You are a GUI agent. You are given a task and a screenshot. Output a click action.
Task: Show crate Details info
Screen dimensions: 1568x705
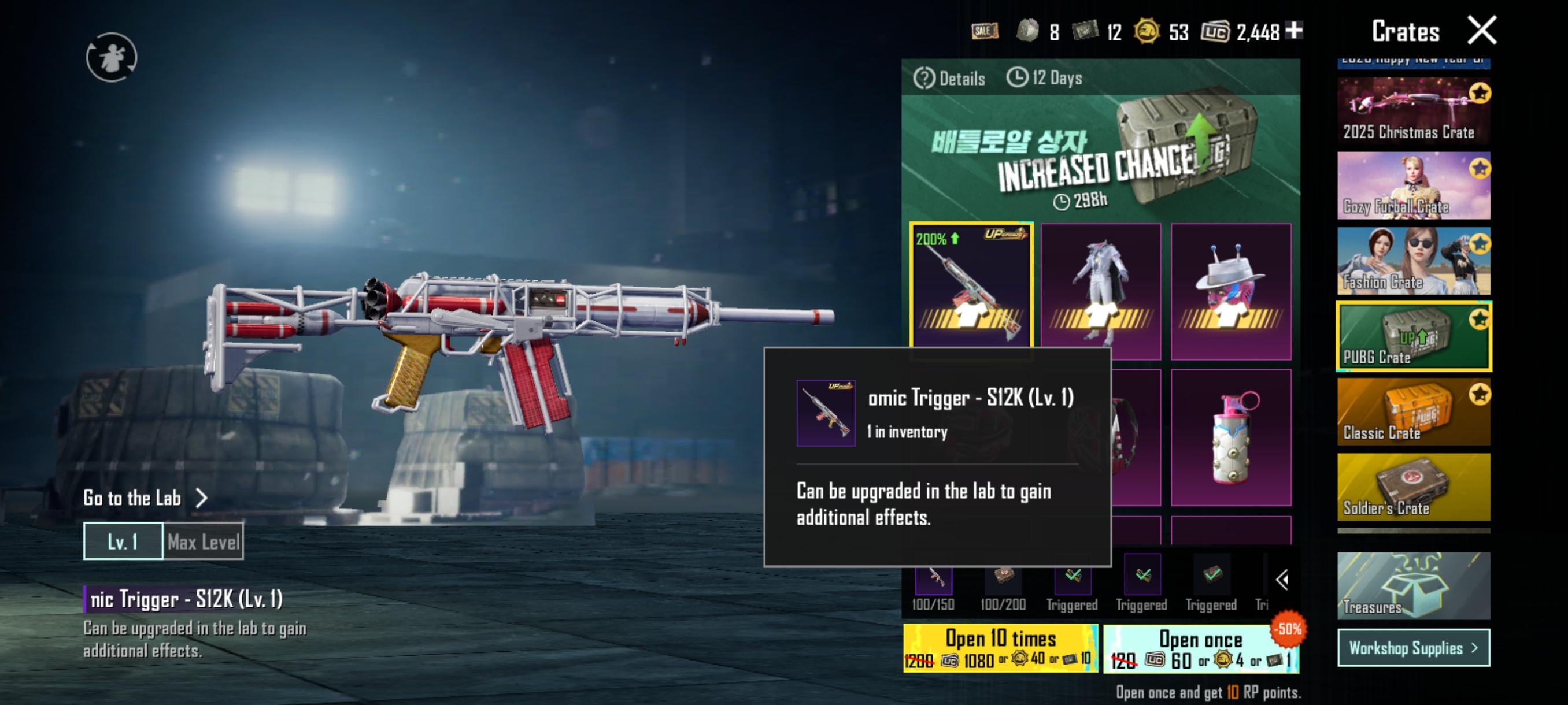click(949, 79)
